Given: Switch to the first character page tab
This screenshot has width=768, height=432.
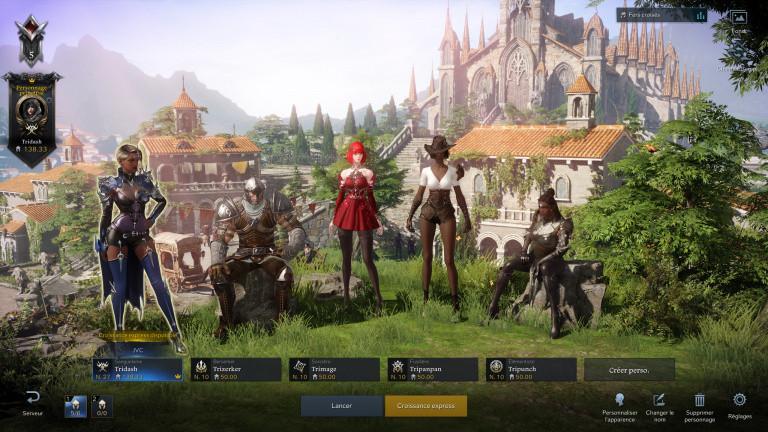Looking at the screenshot, I should point(76,406).
